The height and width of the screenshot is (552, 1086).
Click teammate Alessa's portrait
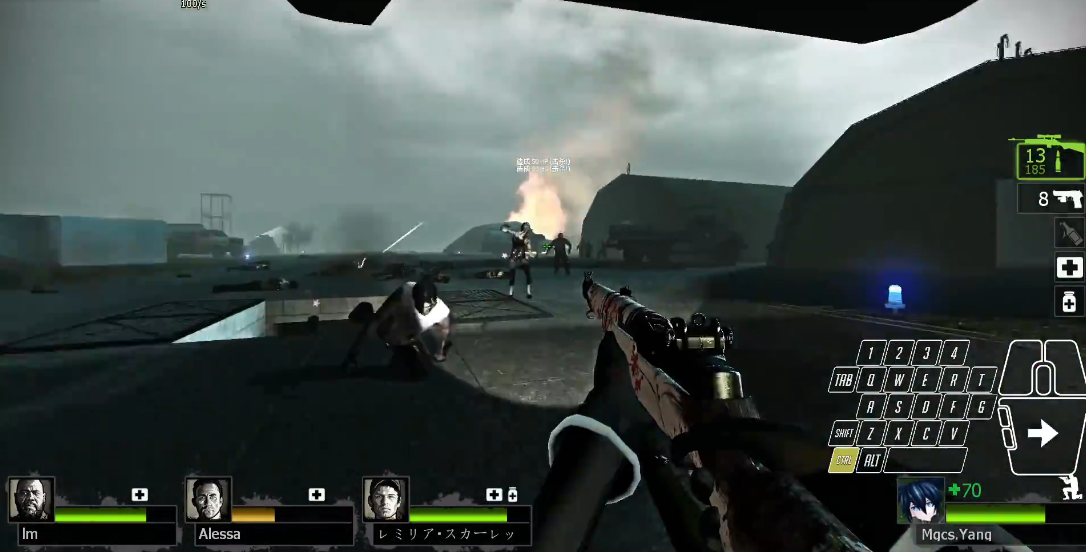[208, 499]
